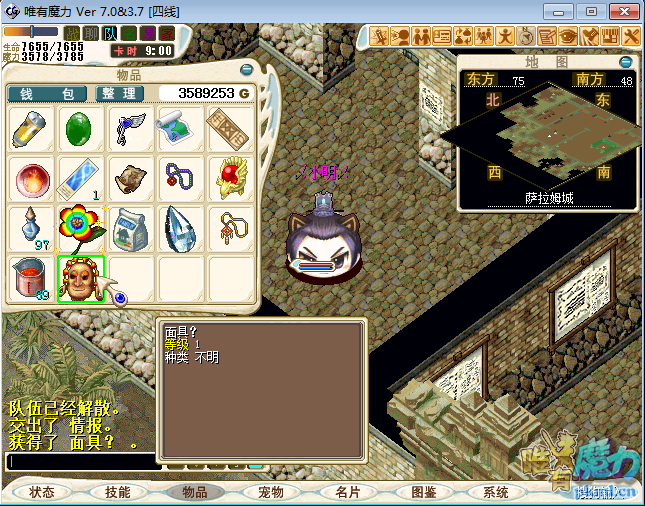
Task: Click the chat input box
Action: [x=82, y=462]
